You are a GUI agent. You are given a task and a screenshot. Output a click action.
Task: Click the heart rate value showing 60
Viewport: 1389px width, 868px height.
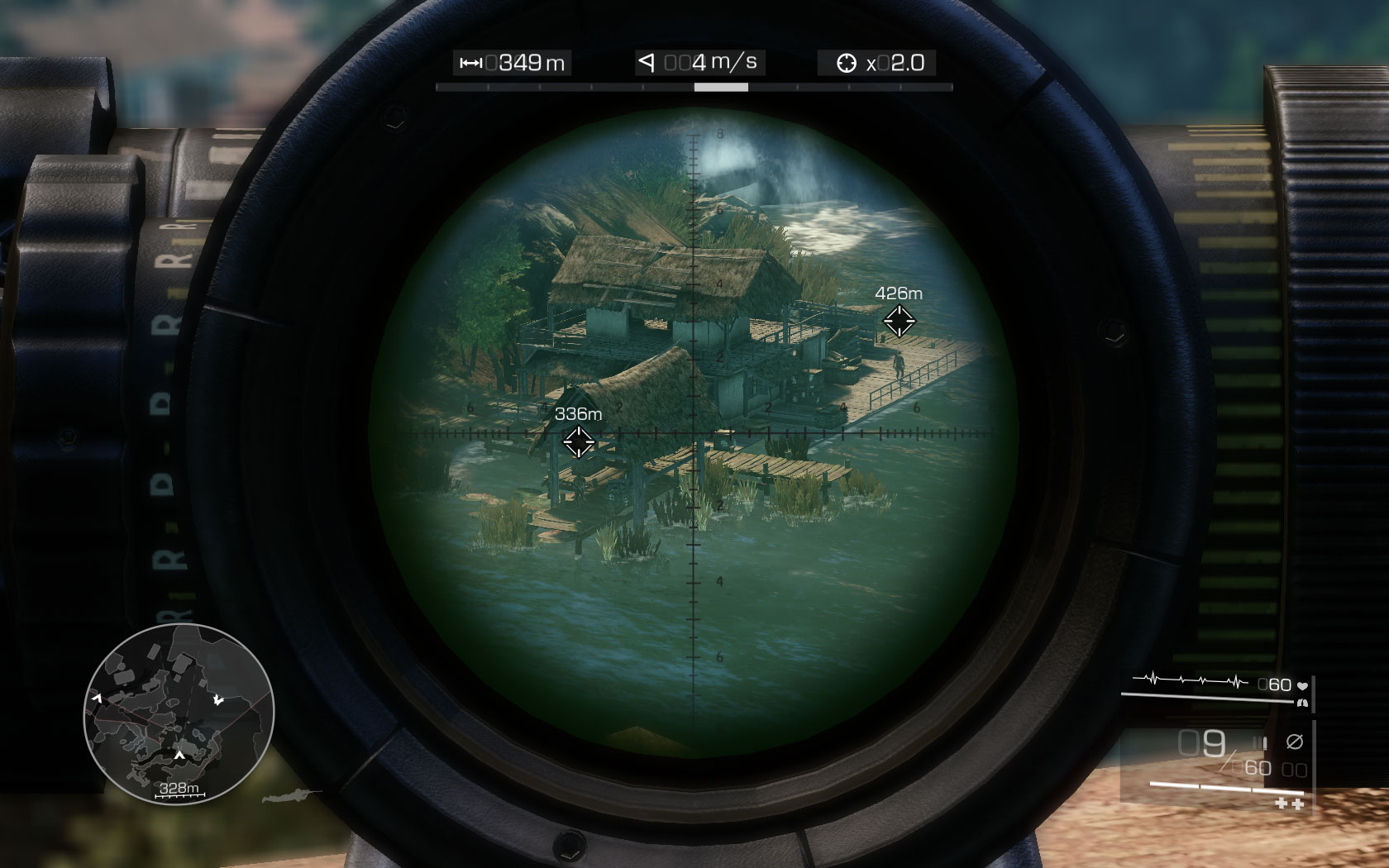1277,684
